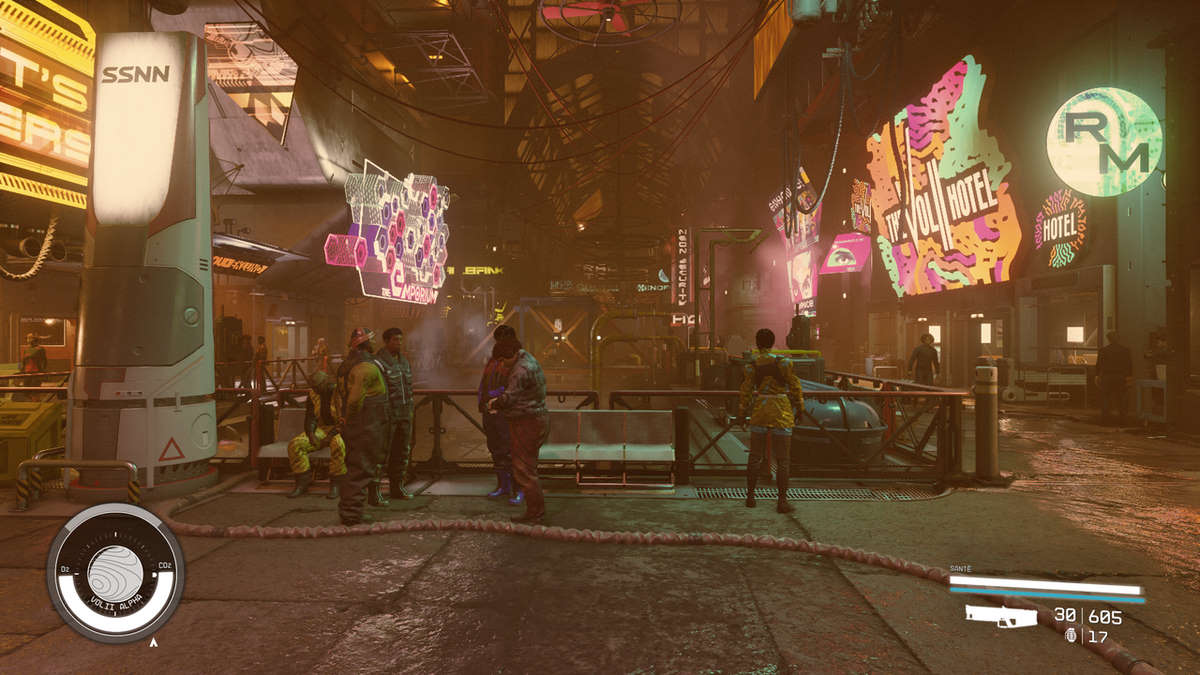Select the equipped rifle weapon icon

point(1001,616)
